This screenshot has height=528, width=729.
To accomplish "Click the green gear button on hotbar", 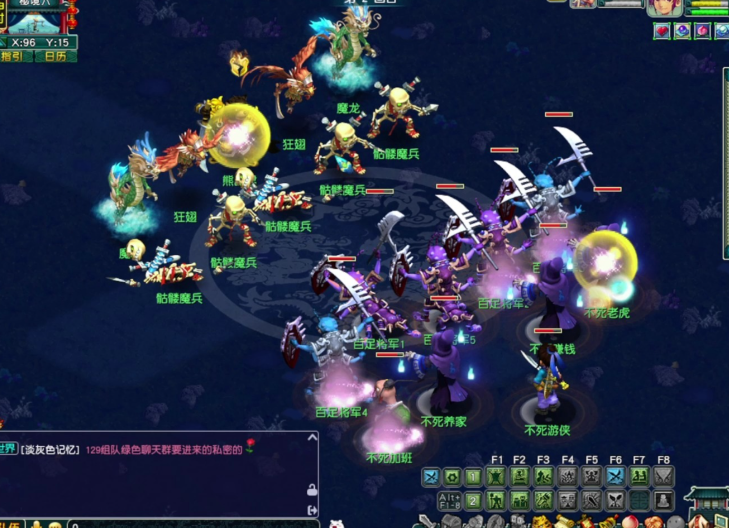I will [x=452, y=477].
